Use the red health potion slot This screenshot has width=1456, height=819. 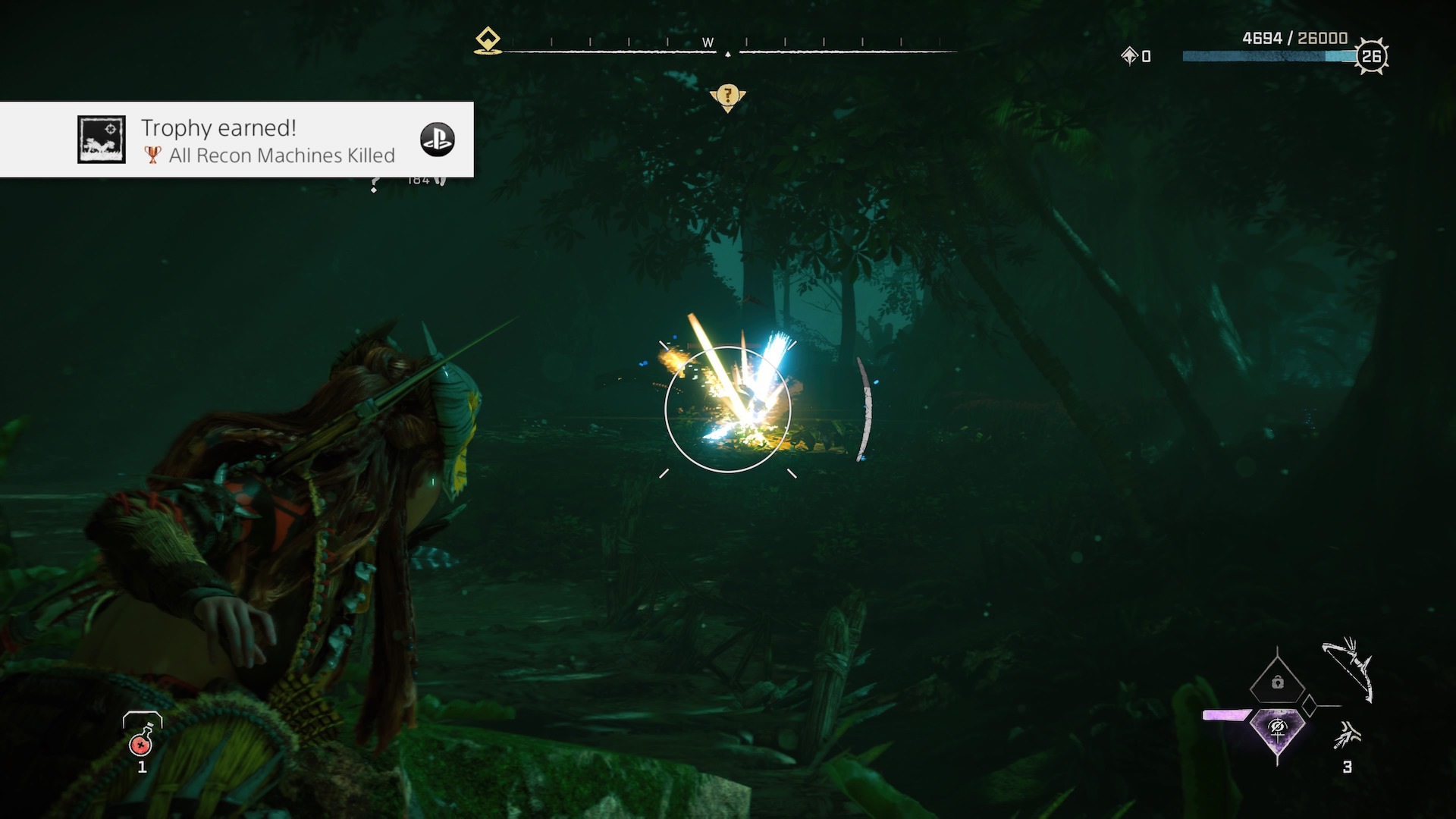tap(141, 742)
